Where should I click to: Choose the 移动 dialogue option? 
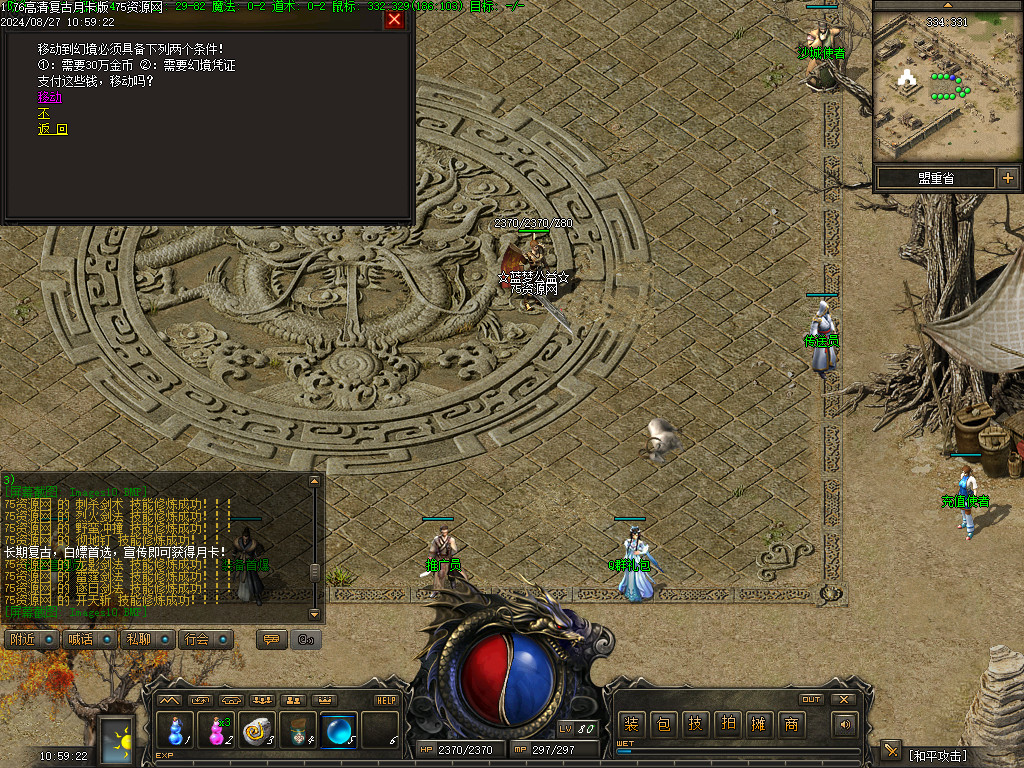[x=50, y=97]
